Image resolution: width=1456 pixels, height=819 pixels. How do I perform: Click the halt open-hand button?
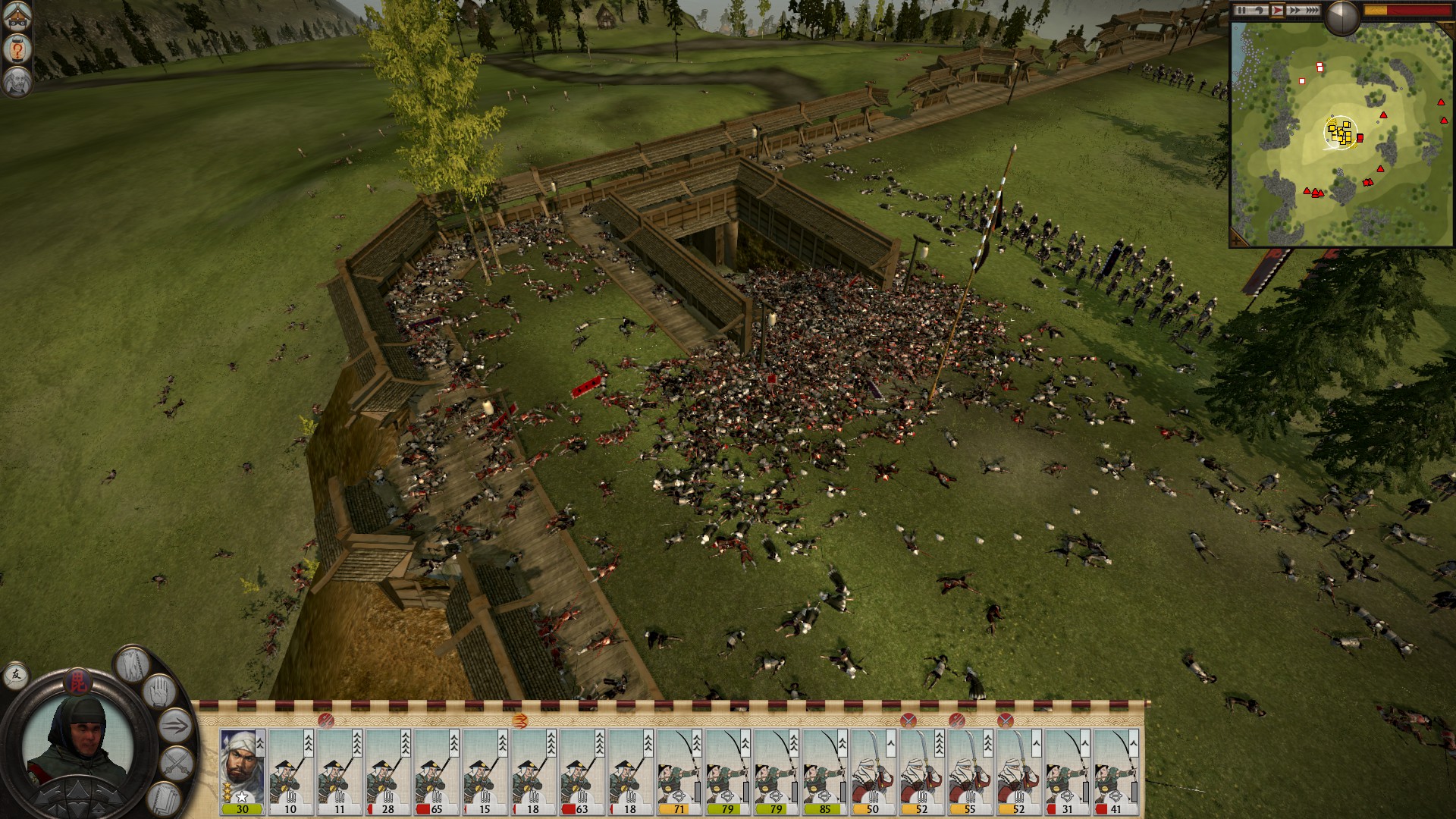[x=160, y=691]
